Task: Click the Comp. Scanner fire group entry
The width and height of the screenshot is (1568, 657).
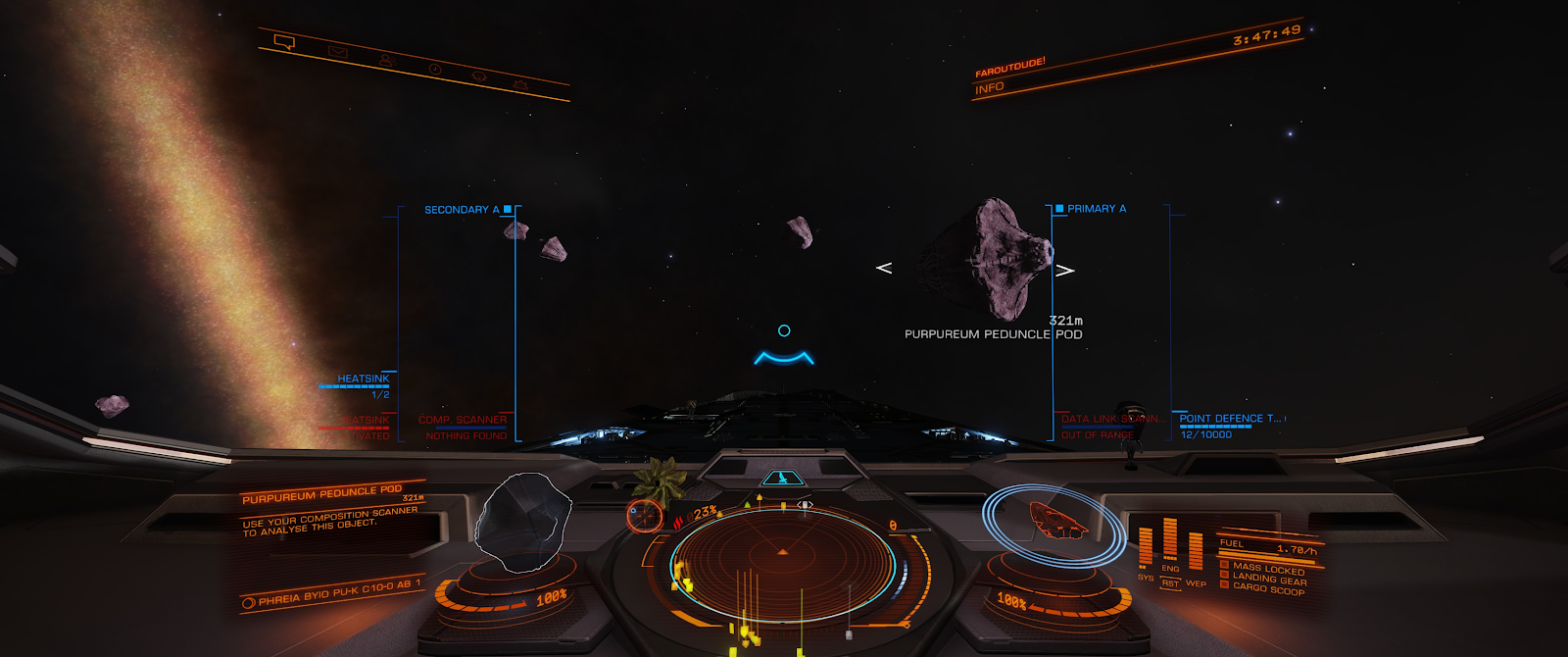Action: tap(463, 420)
